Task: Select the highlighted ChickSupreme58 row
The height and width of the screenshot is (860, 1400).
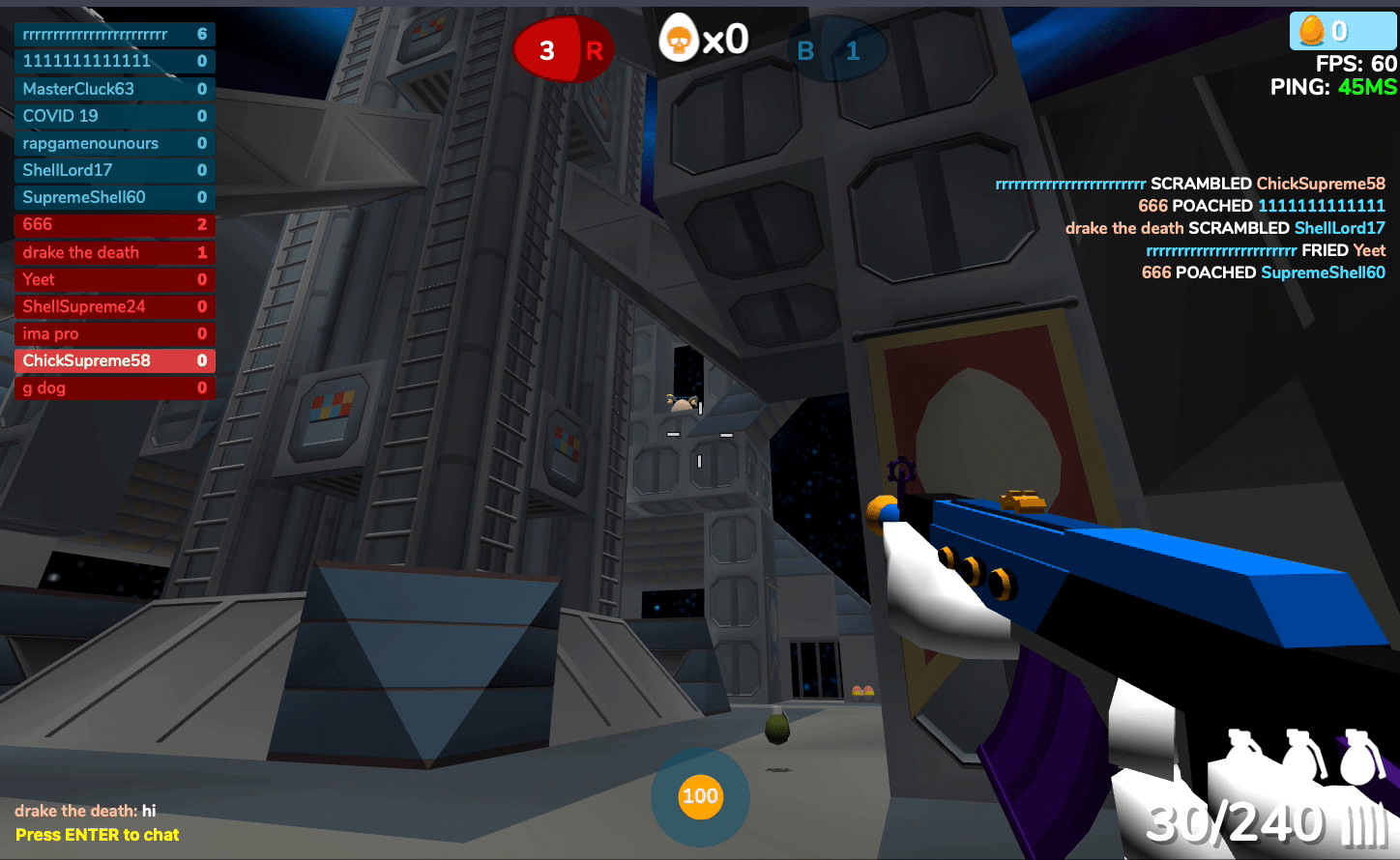Action: [114, 360]
